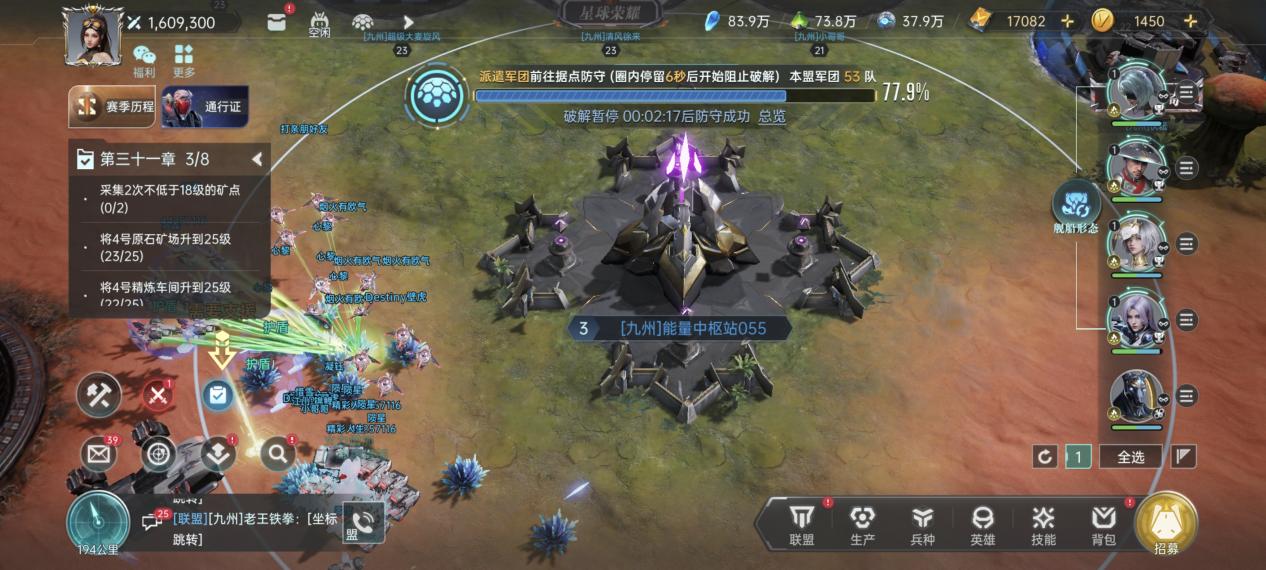The width and height of the screenshot is (1266, 570).
Task: Open the 通行证 battle pass
Action: click(205, 107)
